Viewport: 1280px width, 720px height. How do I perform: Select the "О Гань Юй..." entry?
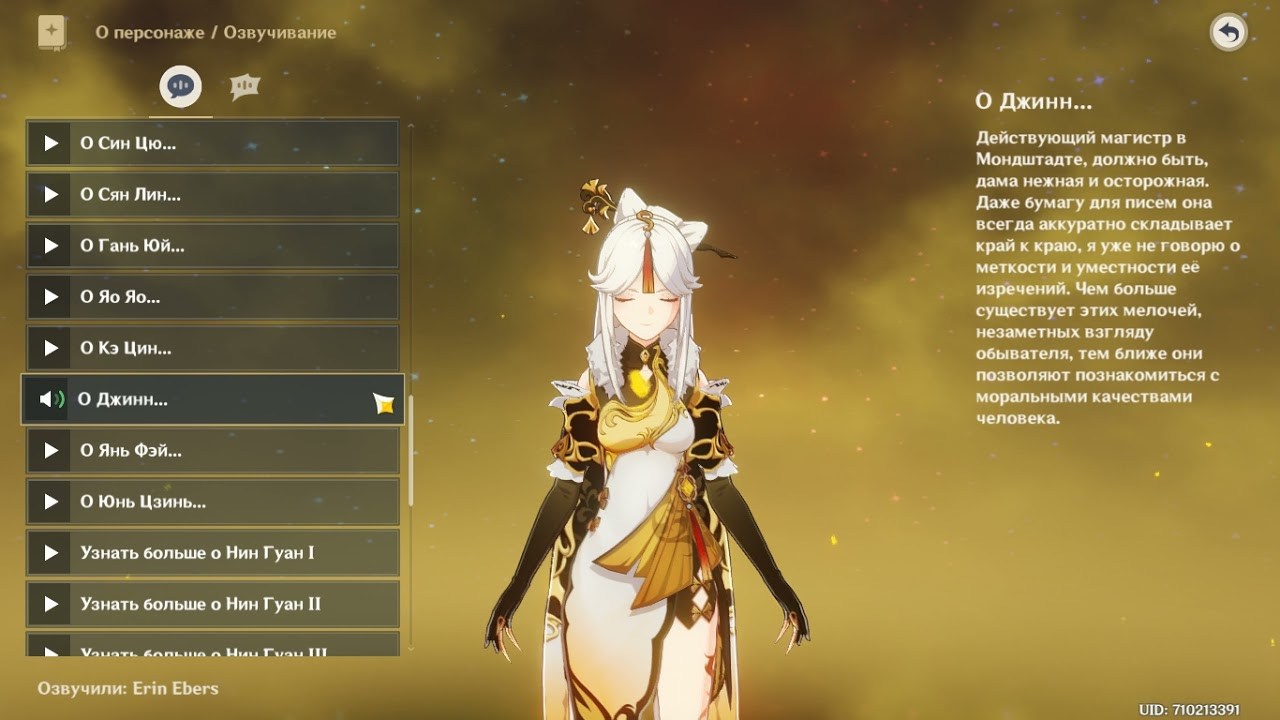point(212,245)
